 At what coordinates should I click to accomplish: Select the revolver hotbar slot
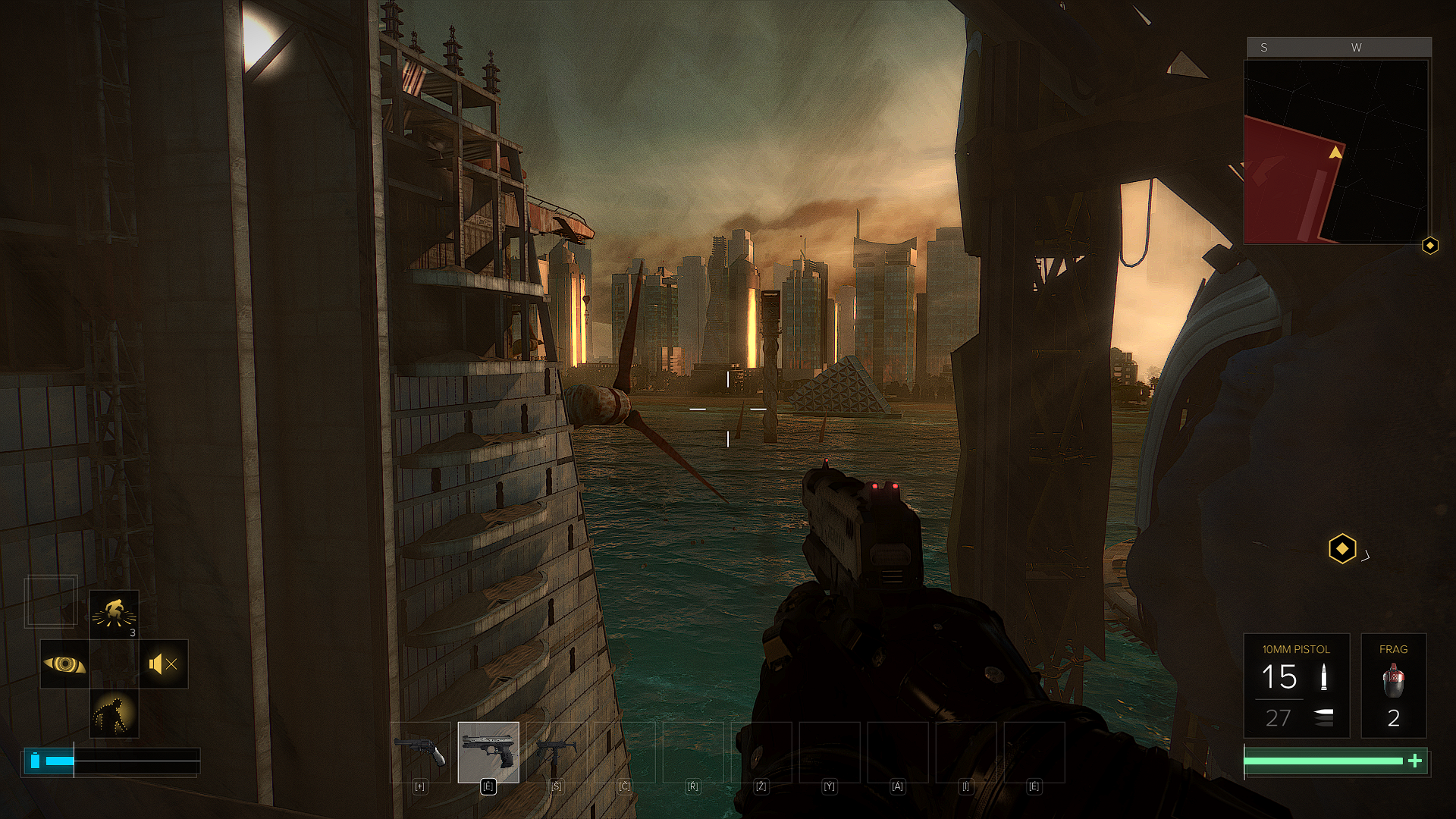[x=420, y=752]
